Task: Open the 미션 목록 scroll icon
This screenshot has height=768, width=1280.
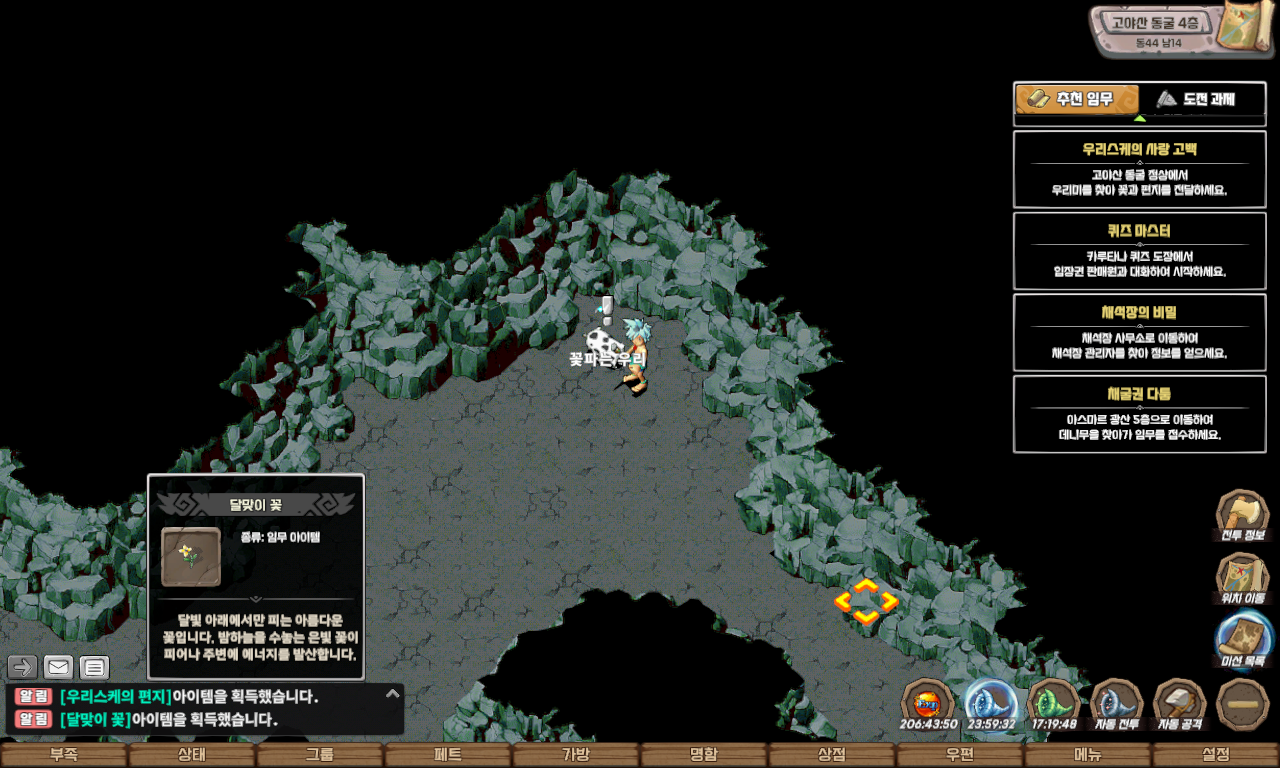Action: [x=1244, y=640]
